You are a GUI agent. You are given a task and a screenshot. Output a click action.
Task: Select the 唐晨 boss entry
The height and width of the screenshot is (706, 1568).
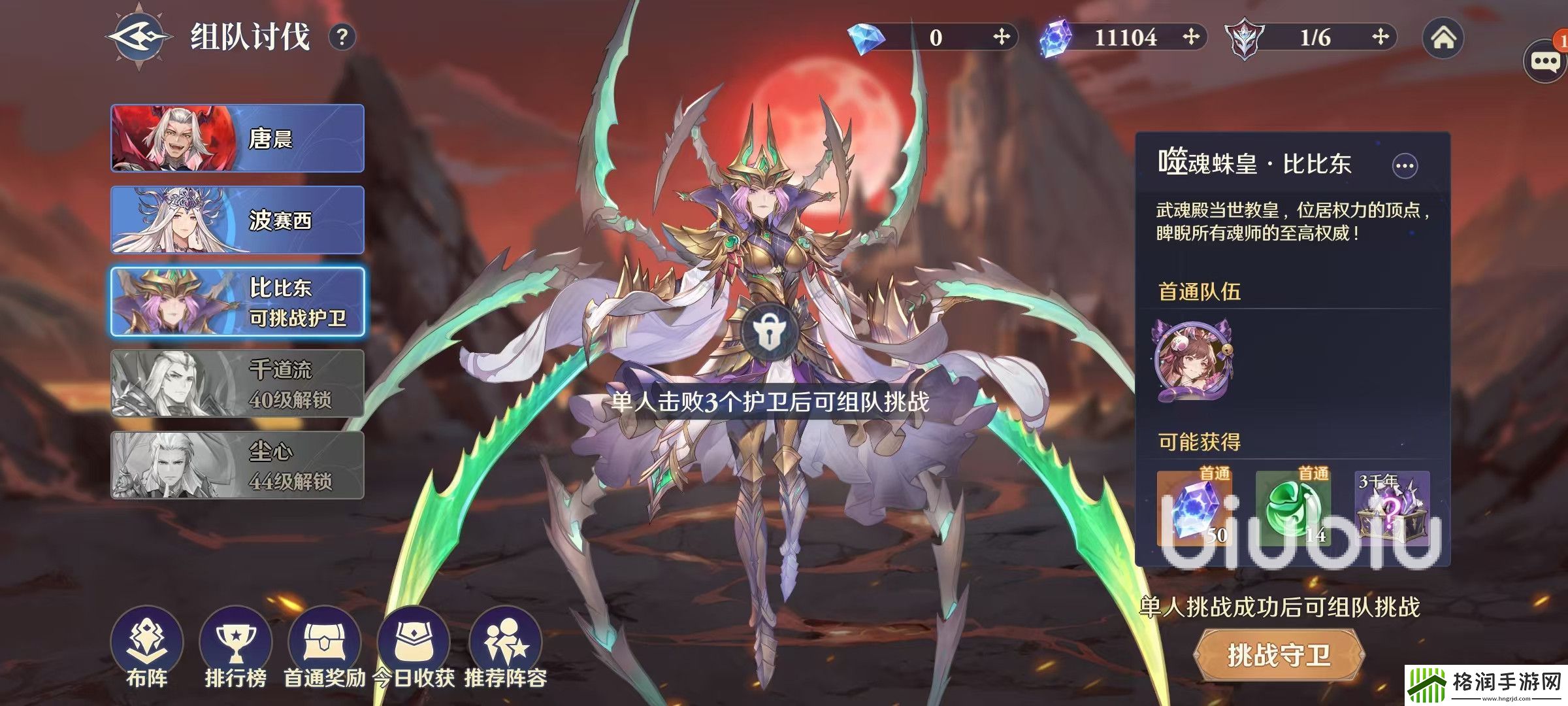coord(237,139)
